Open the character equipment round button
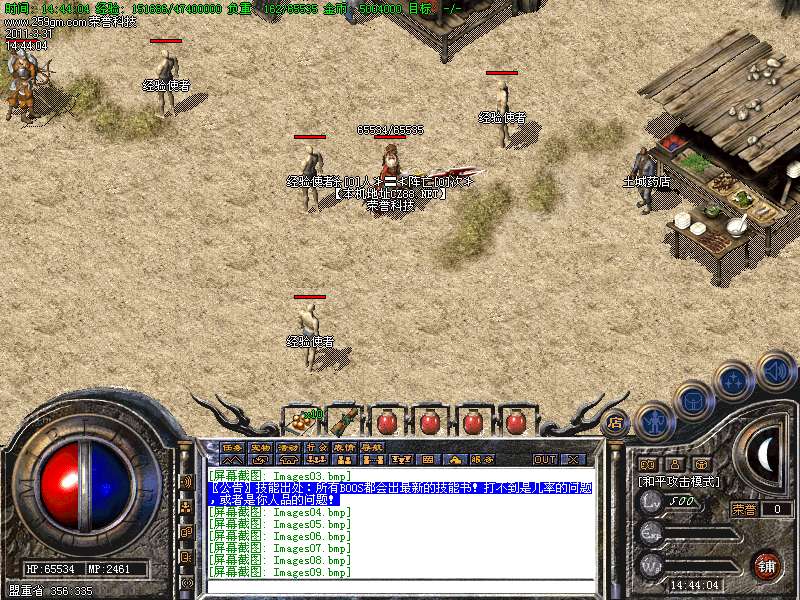The image size is (800, 600). pyautogui.click(x=654, y=421)
